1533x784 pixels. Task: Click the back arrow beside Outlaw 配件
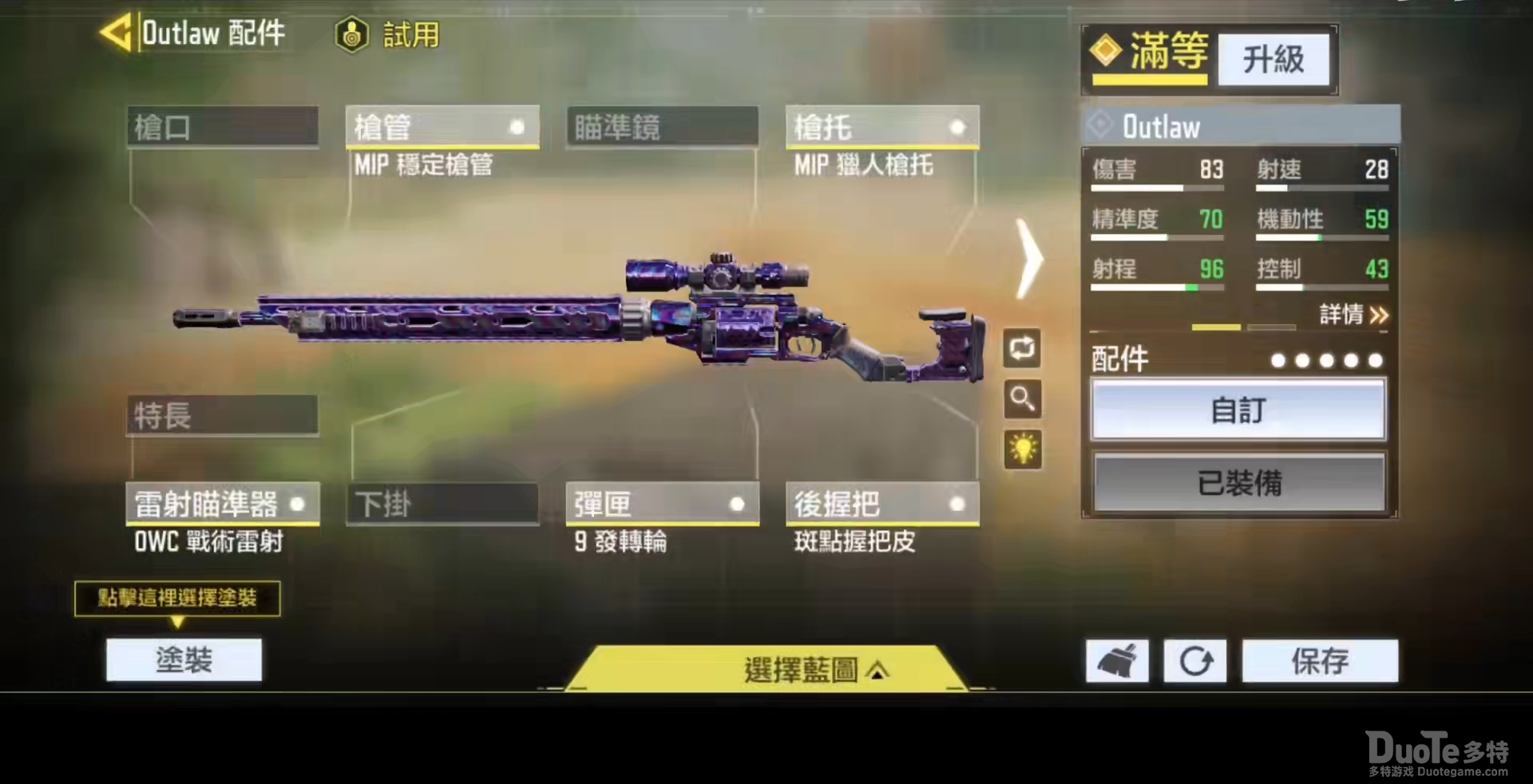tap(114, 34)
